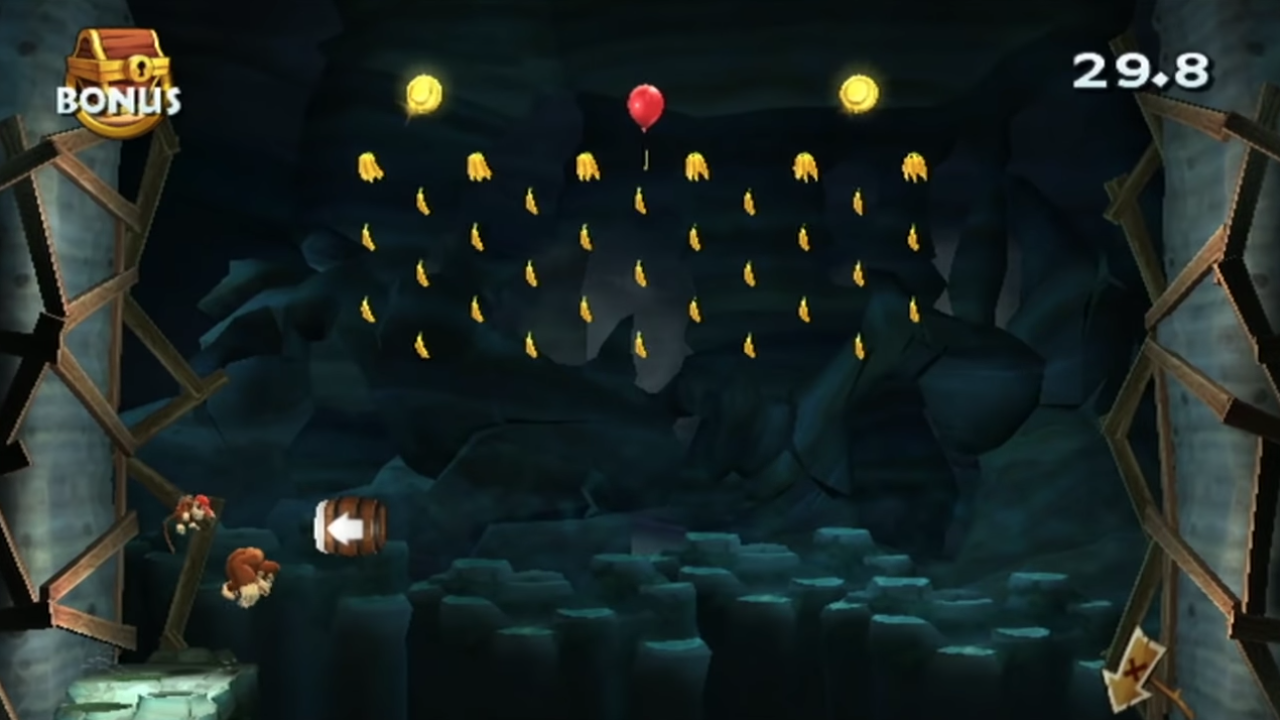Collect the right banana coin
The image size is (1280, 720).
[858, 92]
